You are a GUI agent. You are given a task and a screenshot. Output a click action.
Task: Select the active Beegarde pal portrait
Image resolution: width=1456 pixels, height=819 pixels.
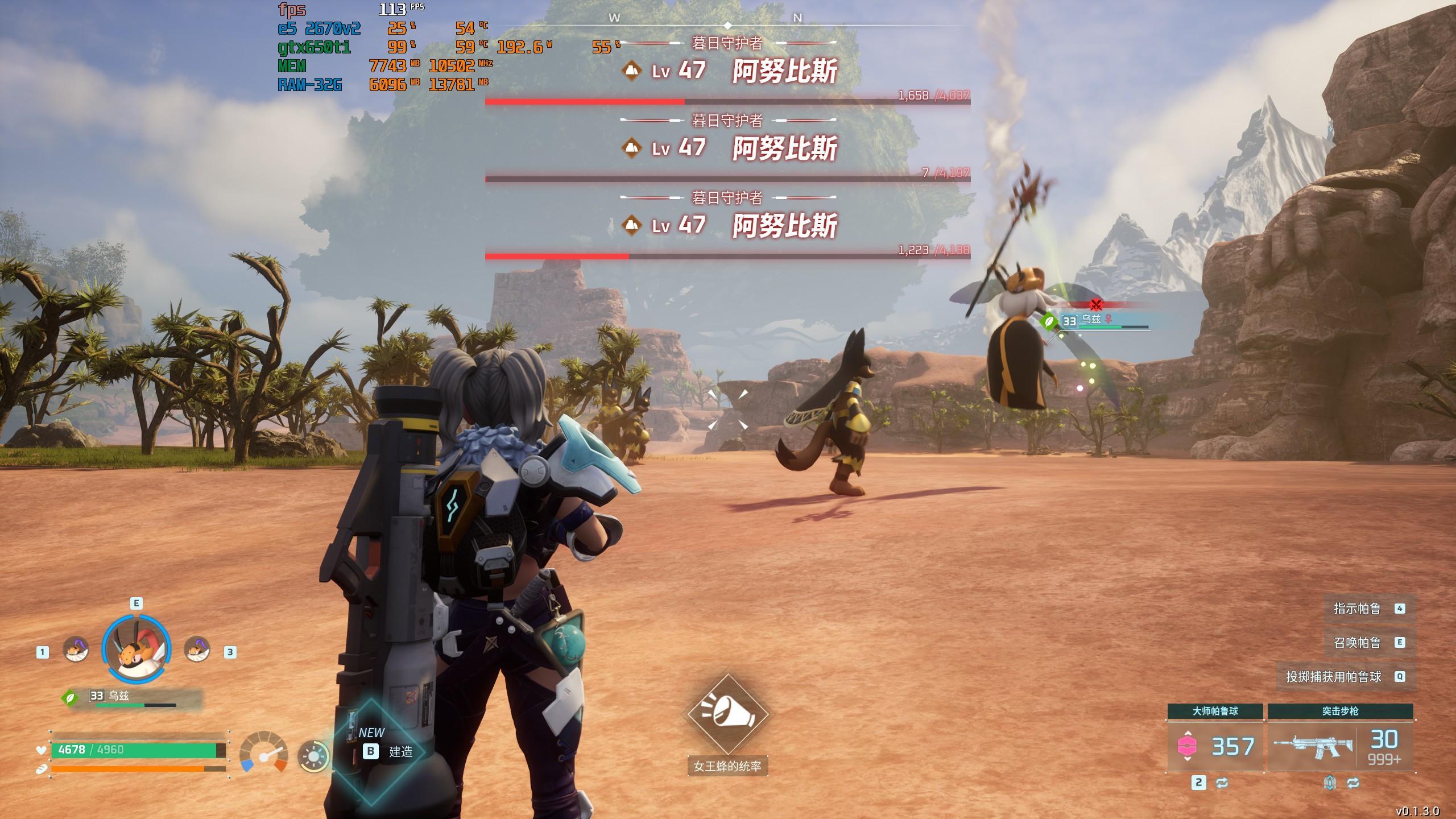136,649
